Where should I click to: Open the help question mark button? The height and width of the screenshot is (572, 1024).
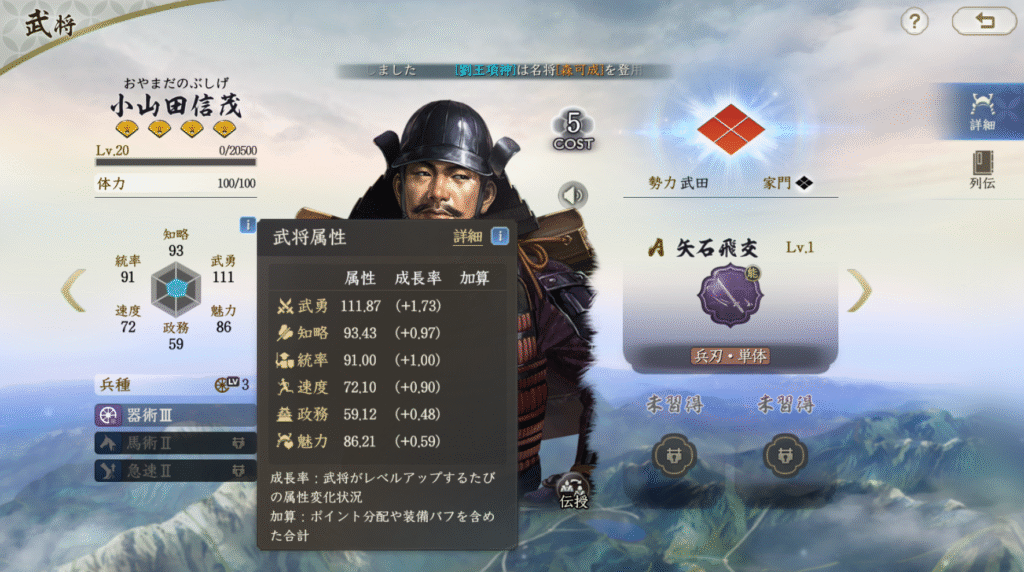coord(915,21)
